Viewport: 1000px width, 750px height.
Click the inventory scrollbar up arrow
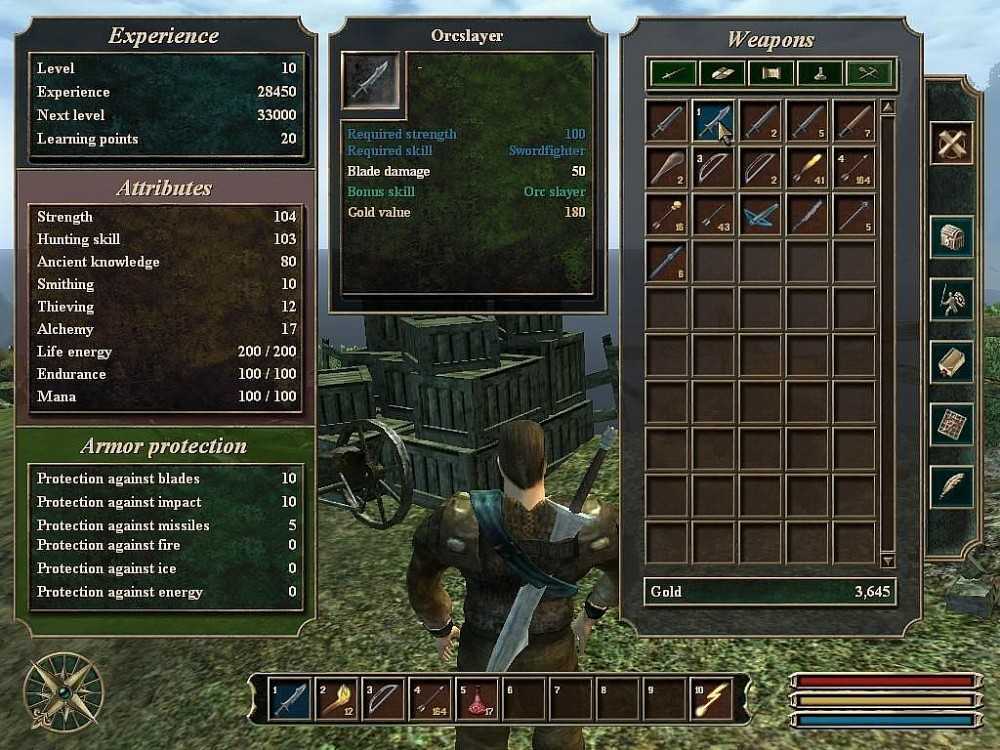(x=887, y=107)
